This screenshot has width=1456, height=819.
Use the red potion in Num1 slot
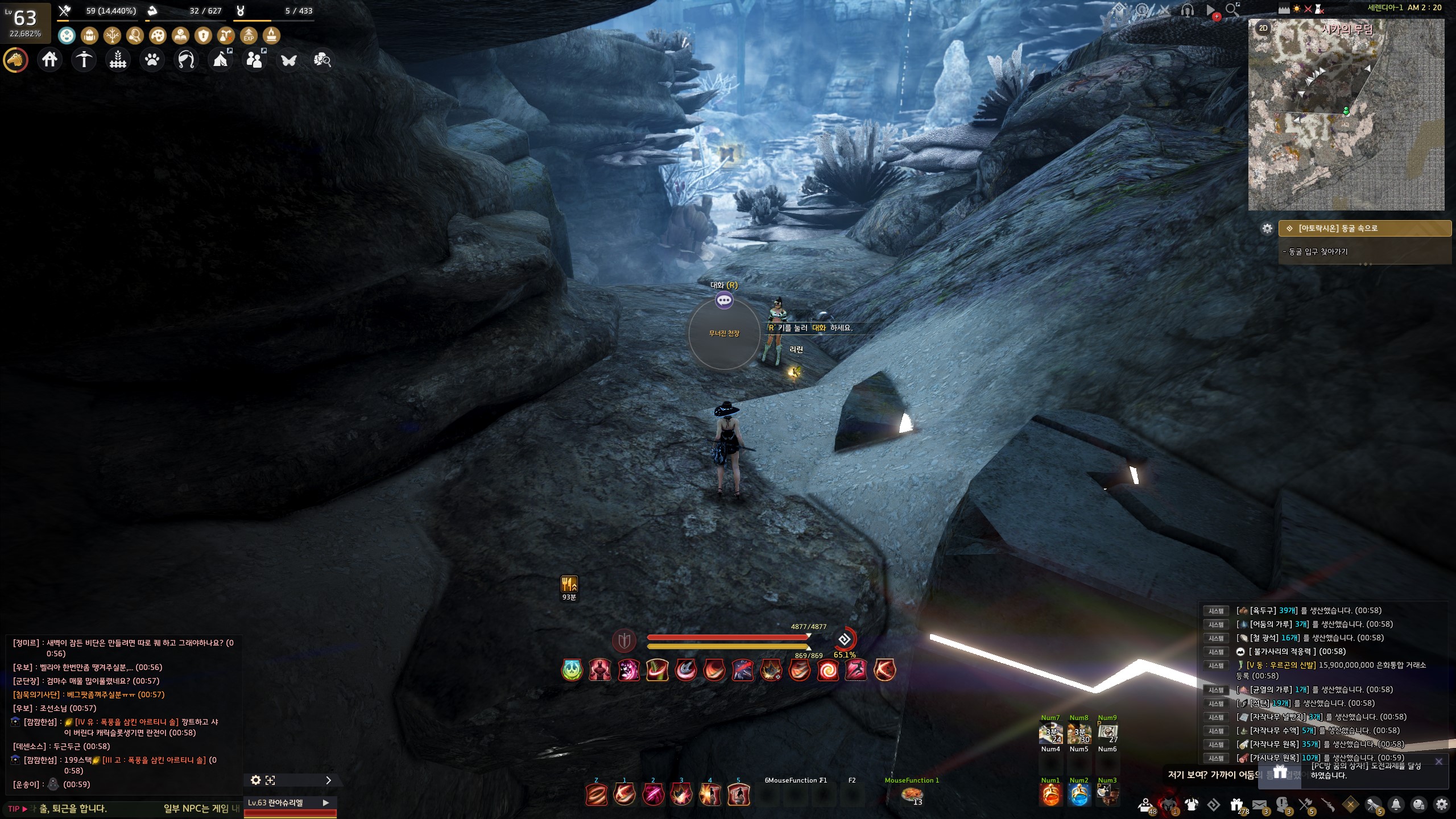click(x=1050, y=795)
